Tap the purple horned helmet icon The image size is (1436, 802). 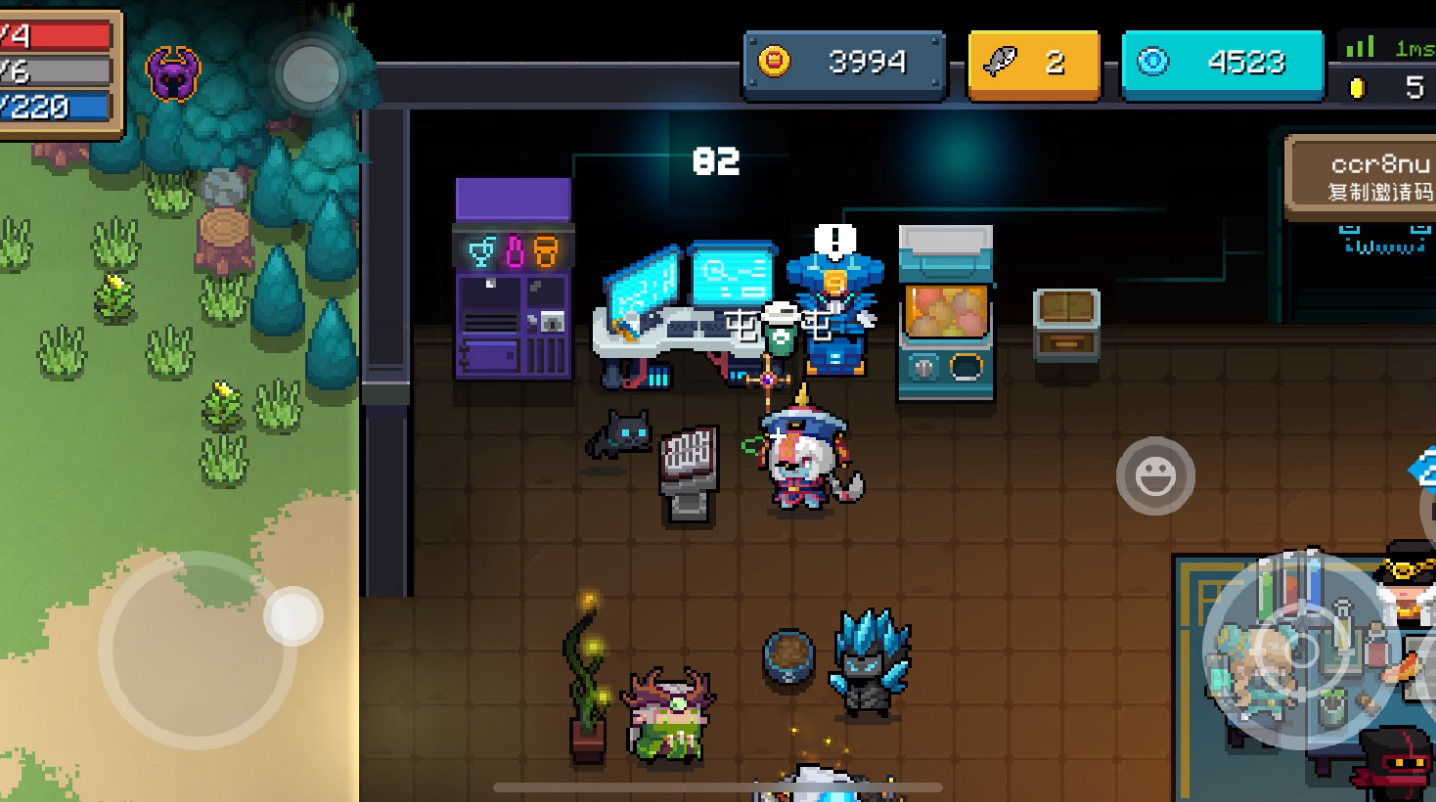[x=173, y=74]
